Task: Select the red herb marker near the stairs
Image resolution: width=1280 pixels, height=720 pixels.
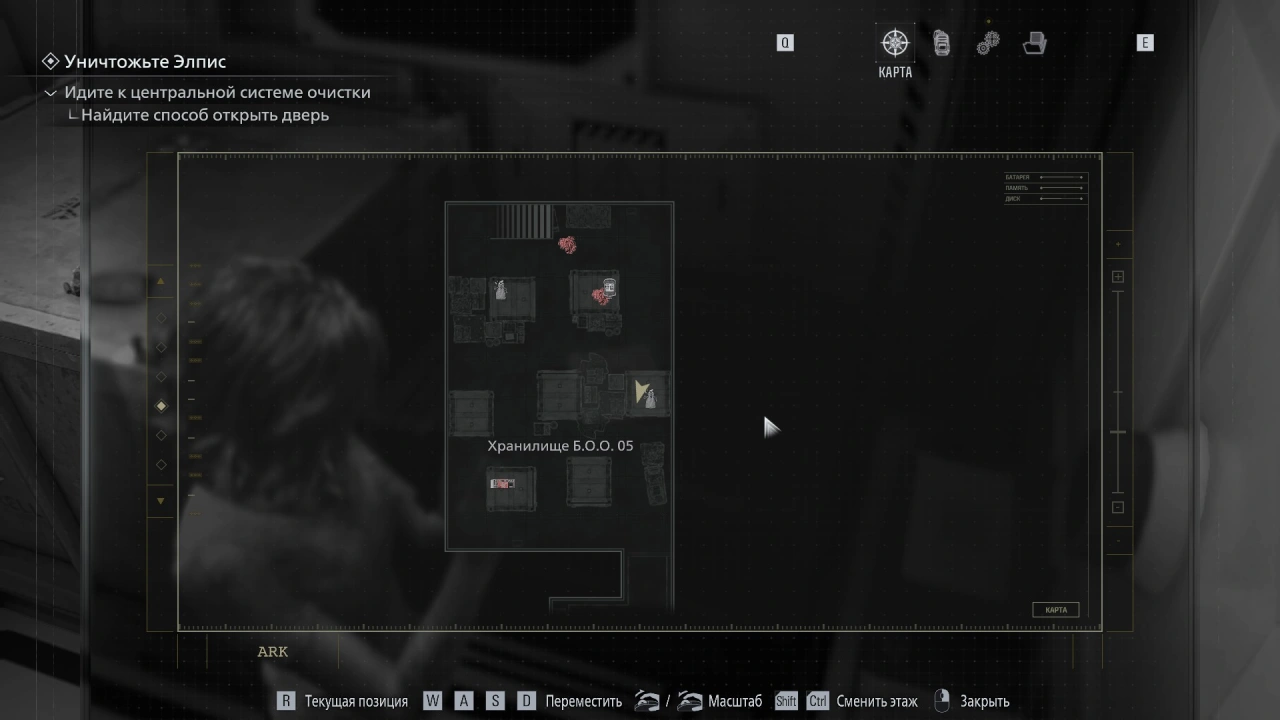Action: (567, 244)
